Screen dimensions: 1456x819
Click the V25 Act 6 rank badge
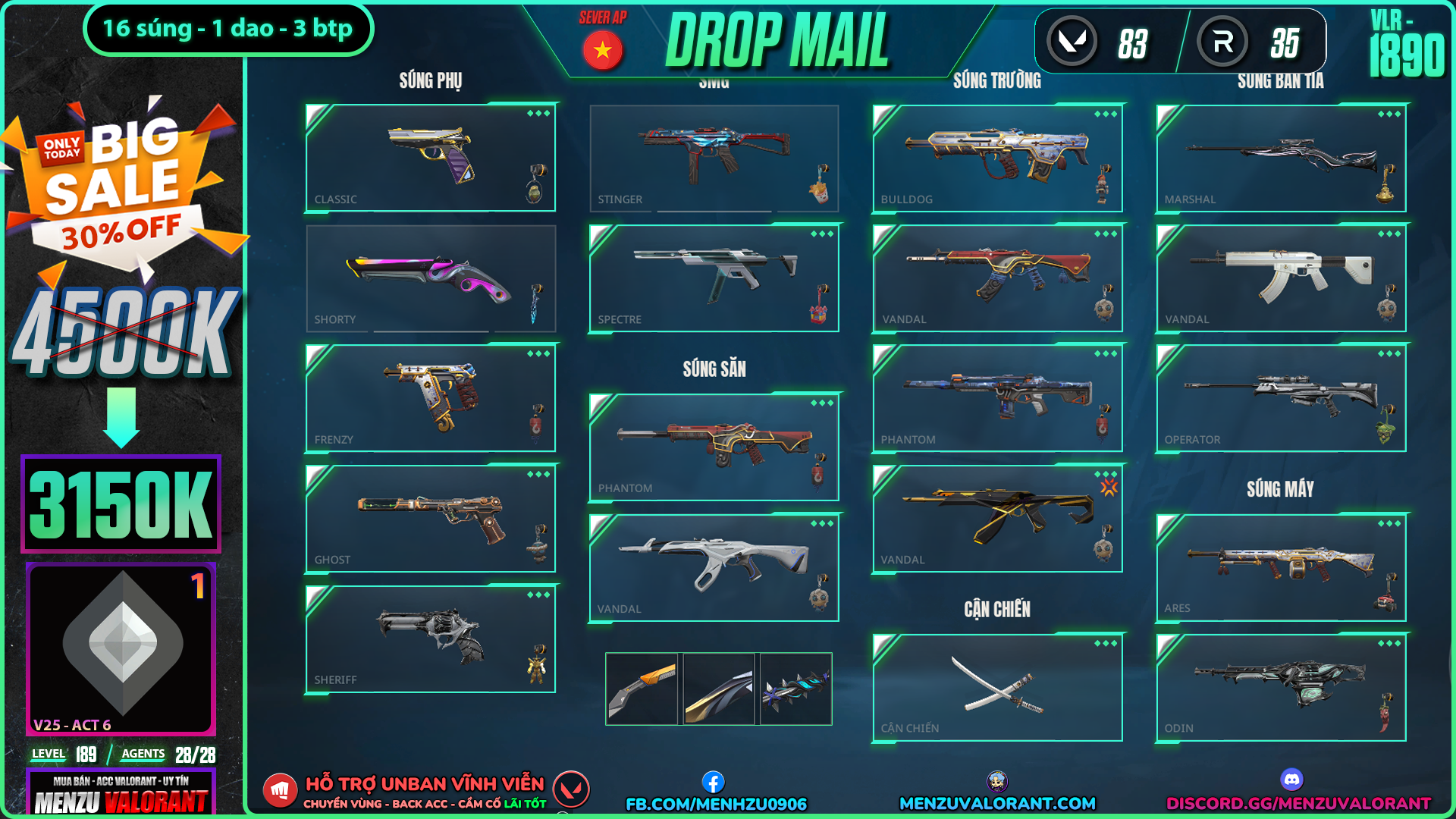(121, 648)
